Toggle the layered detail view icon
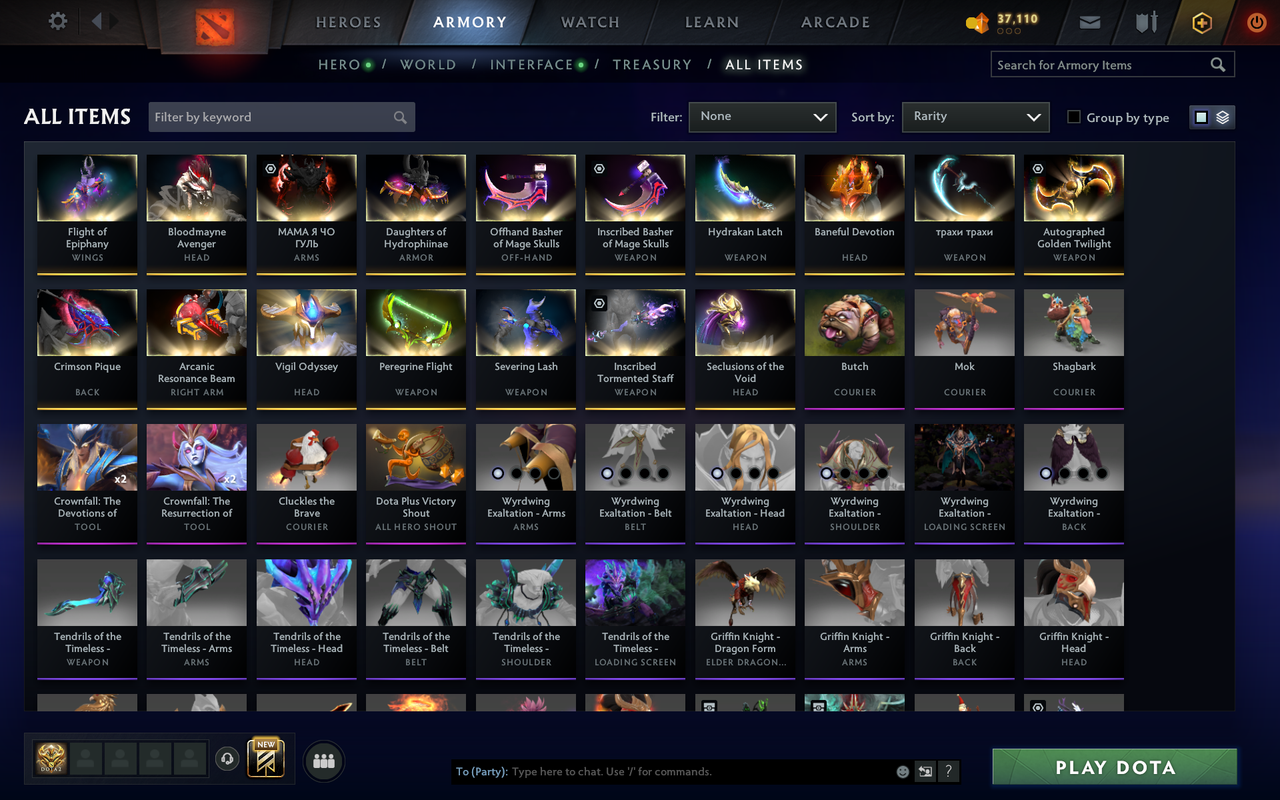This screenshot has height=800, width=1280. pos(1222,116)
